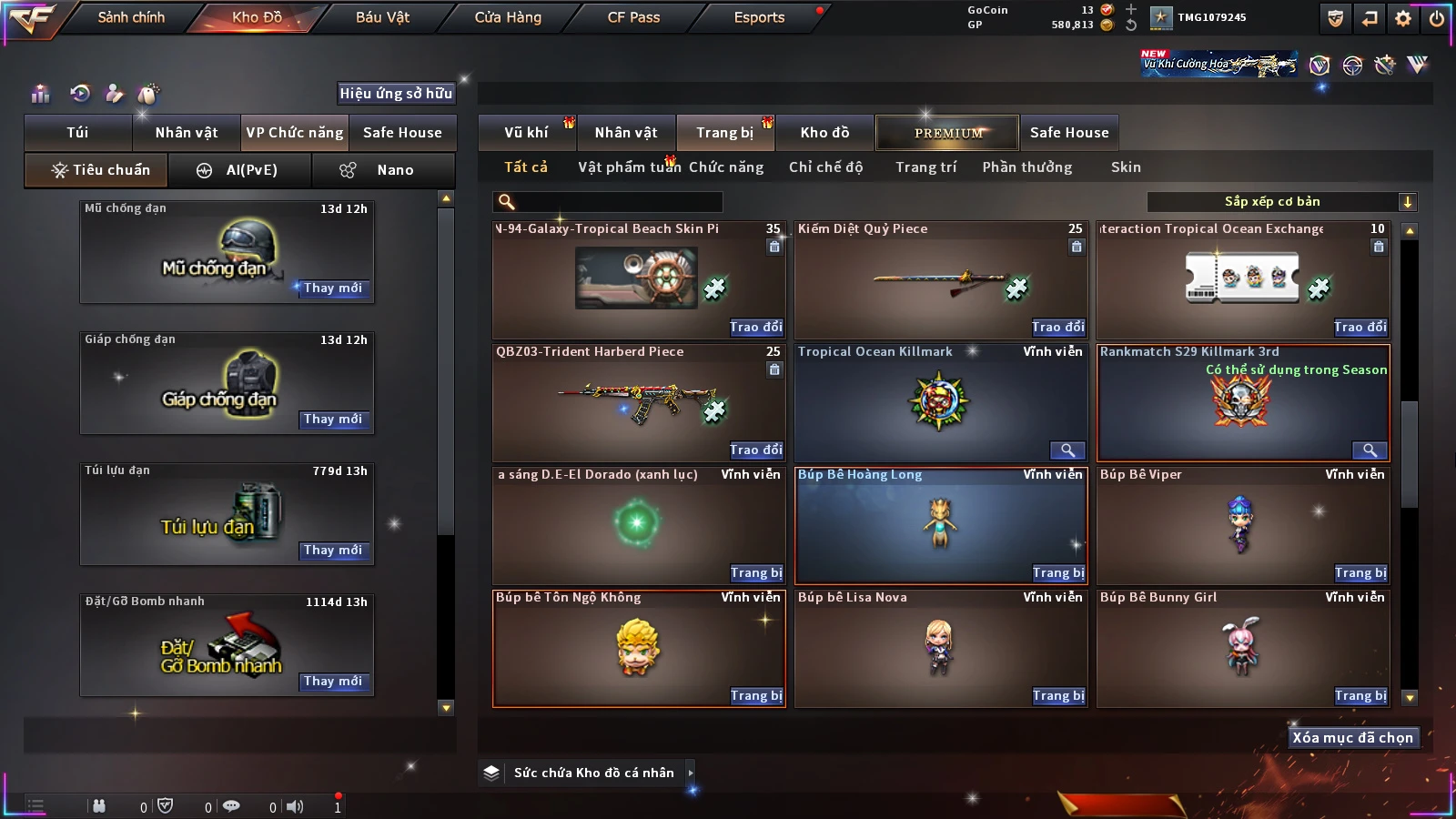1456x819 pixels.
Task: Equip the Búp Bê Viper doll
Action: pyautogui.click(x=1360, y=573)
